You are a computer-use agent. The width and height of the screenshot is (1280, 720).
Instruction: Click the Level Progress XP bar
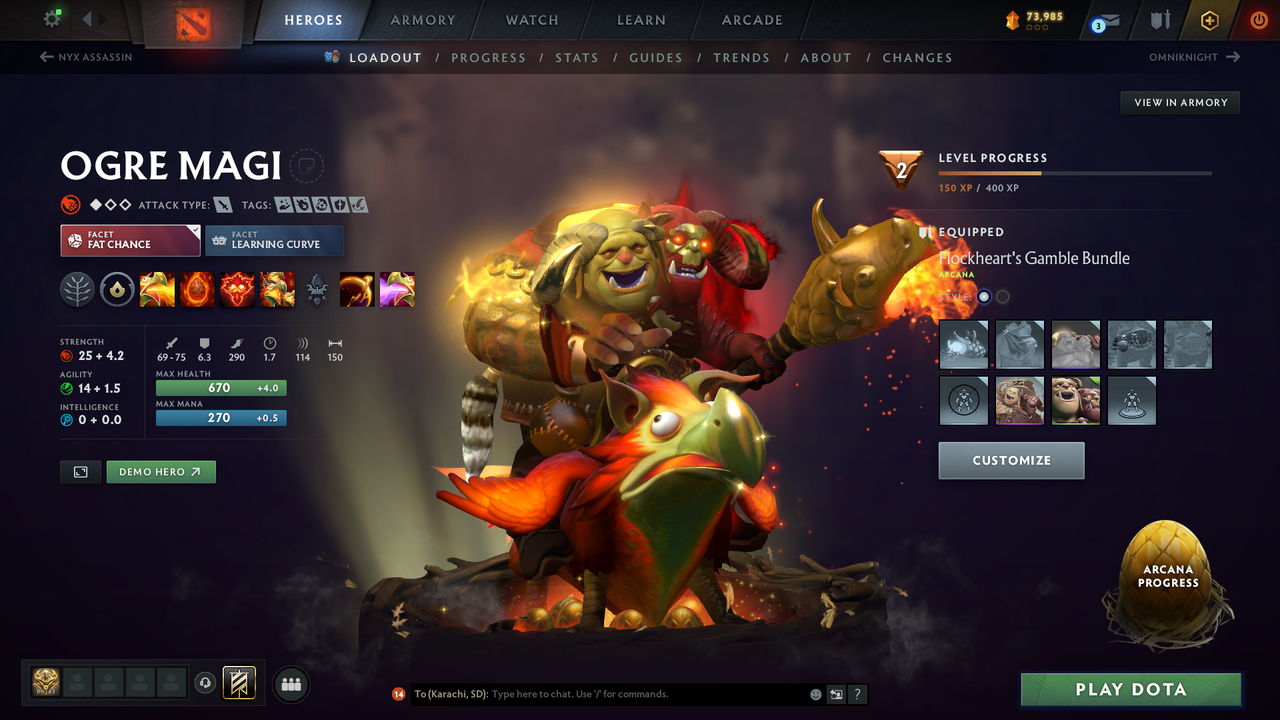click(1075, 172)
